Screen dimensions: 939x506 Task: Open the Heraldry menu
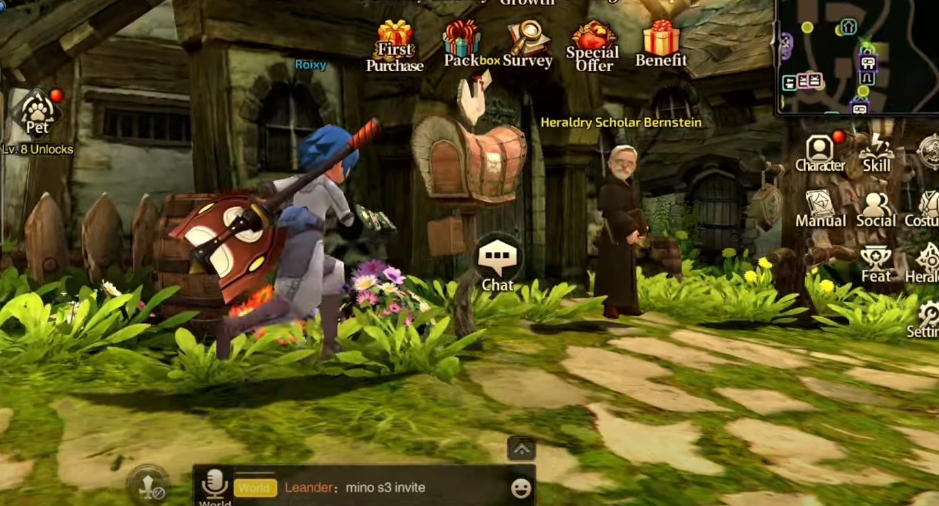point(926,264)
